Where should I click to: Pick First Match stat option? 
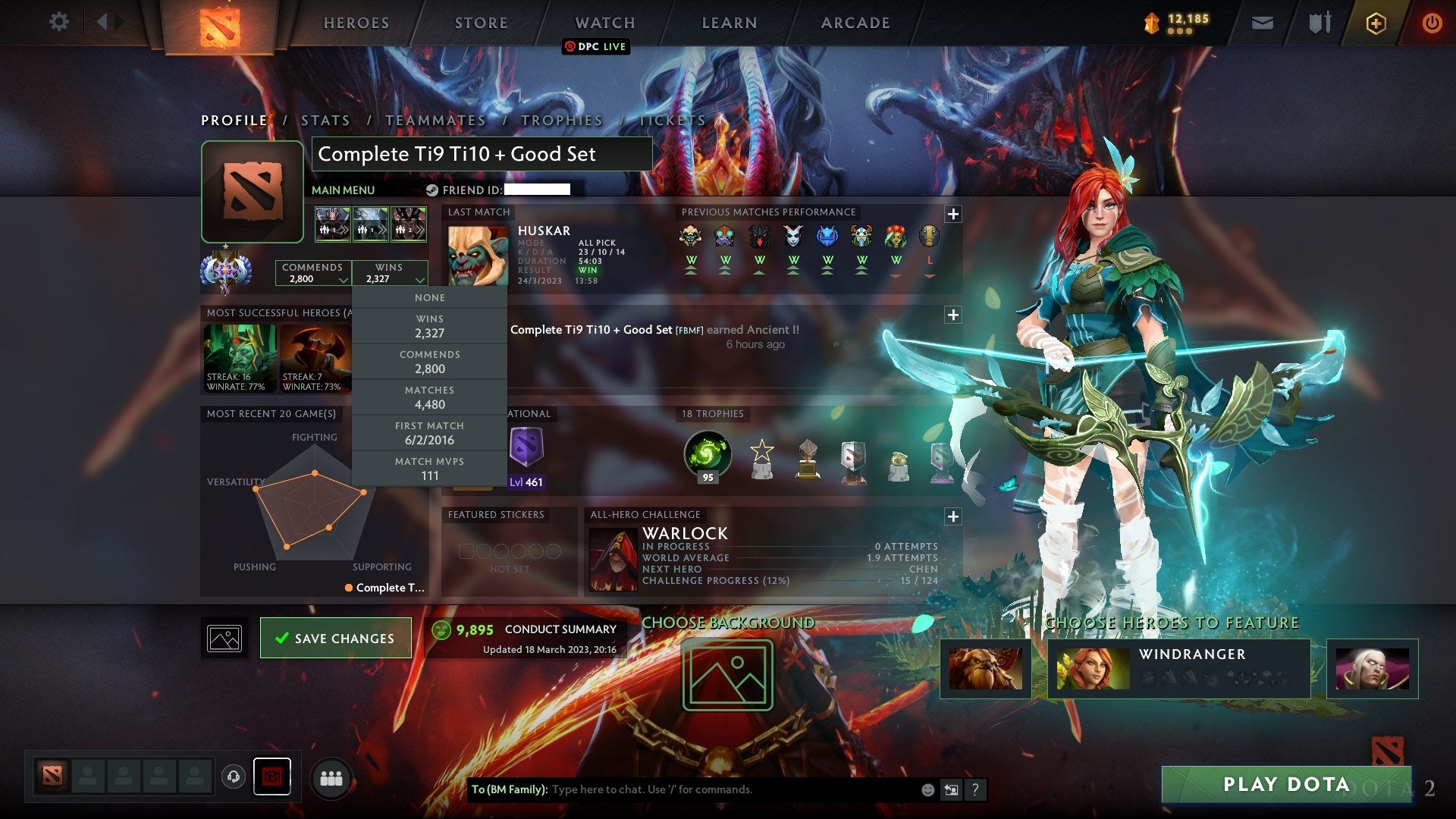pos(429,433)
